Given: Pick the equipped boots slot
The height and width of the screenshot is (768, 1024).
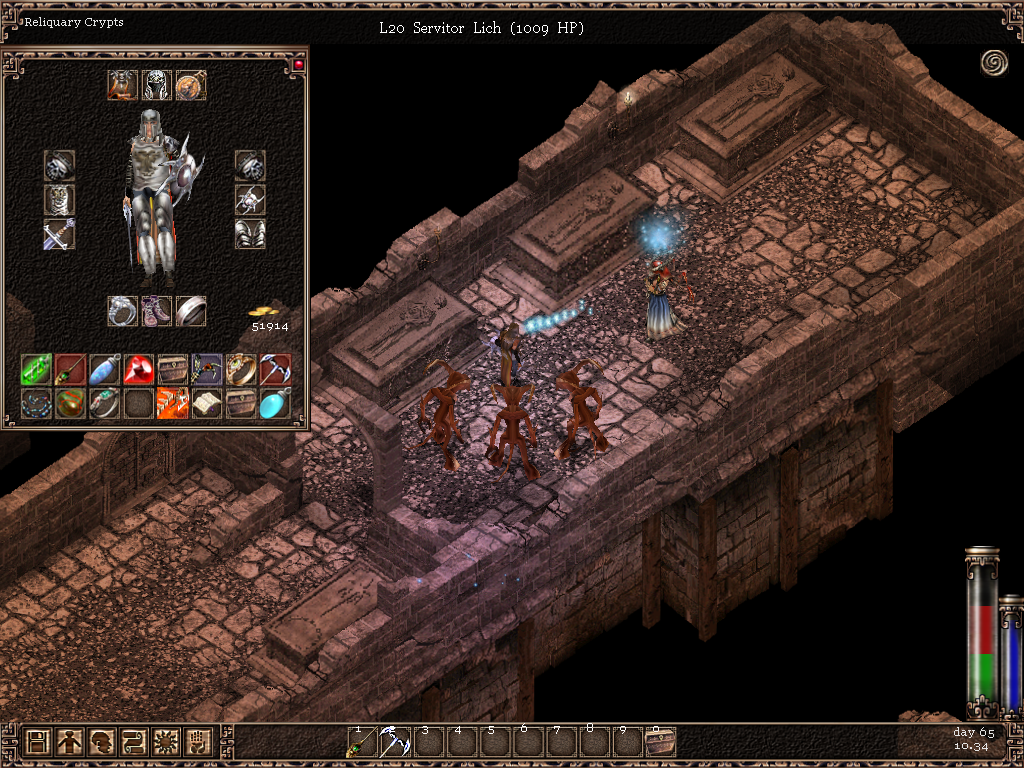Looking at the screenshot, I should tap(157, 311).
